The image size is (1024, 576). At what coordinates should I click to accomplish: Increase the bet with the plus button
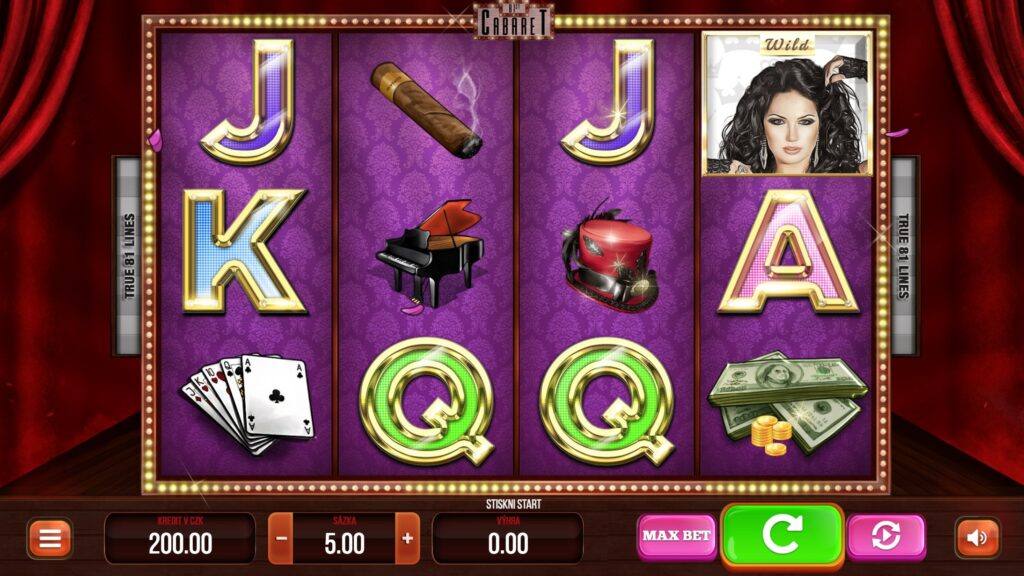407,538
